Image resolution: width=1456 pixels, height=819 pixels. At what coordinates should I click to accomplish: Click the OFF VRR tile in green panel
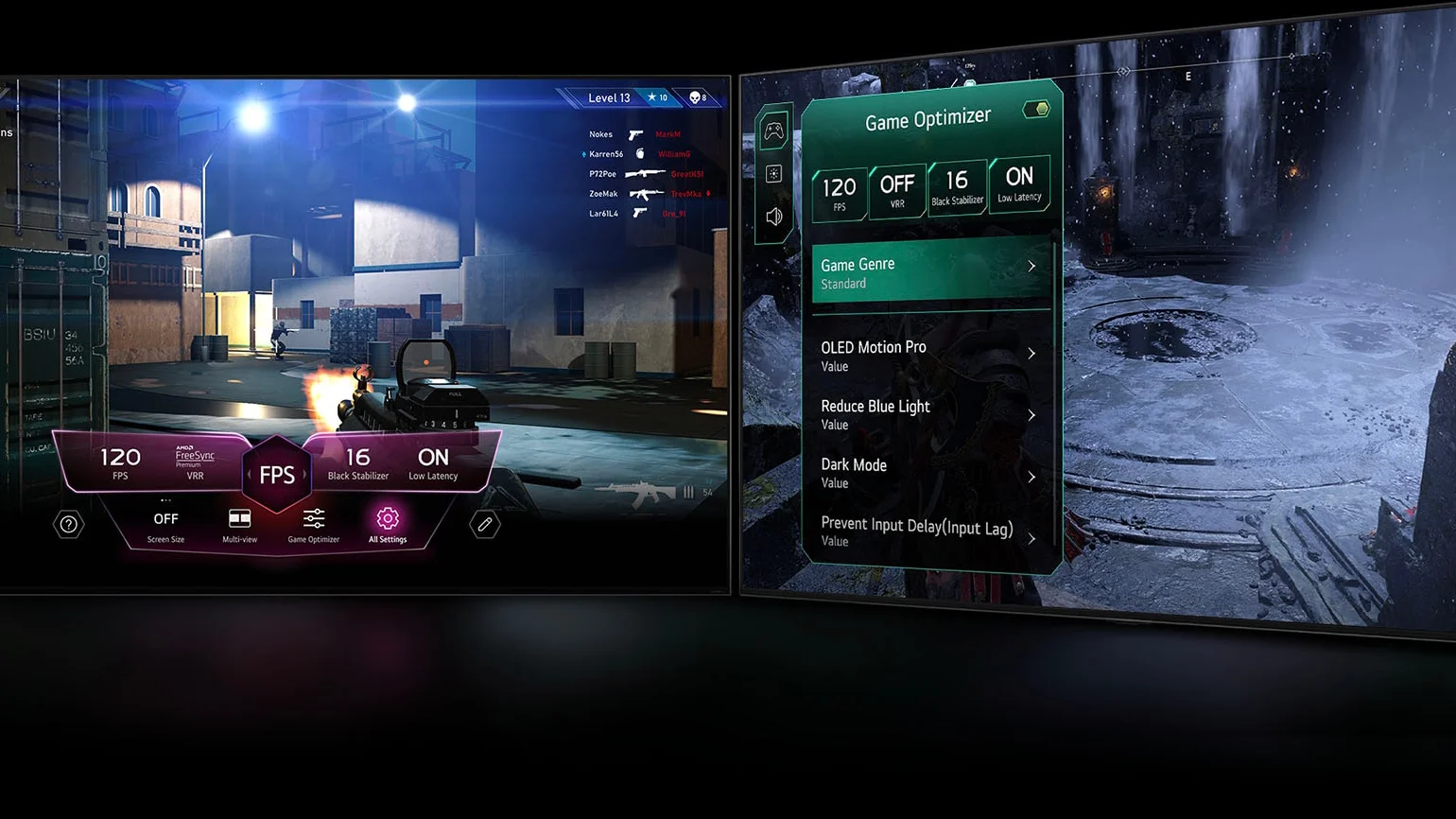[x=896, y=190]
